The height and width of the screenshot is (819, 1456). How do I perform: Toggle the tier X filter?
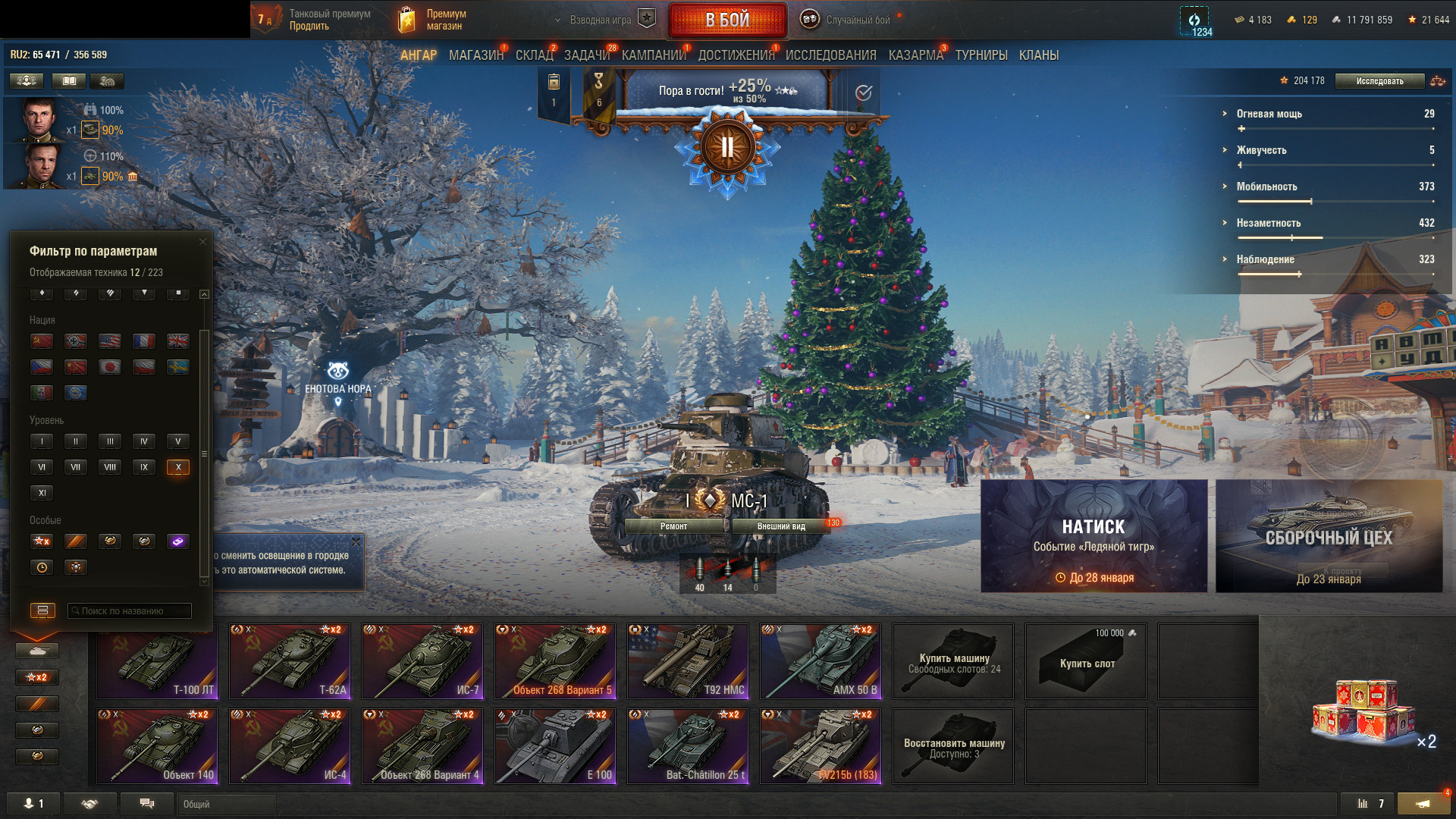point(178,467)
